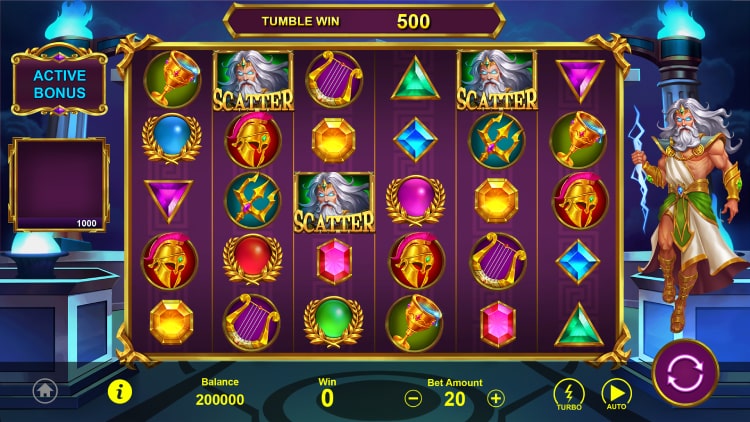
Task: Enable Turbo spin mode
Action: point(569,393)
